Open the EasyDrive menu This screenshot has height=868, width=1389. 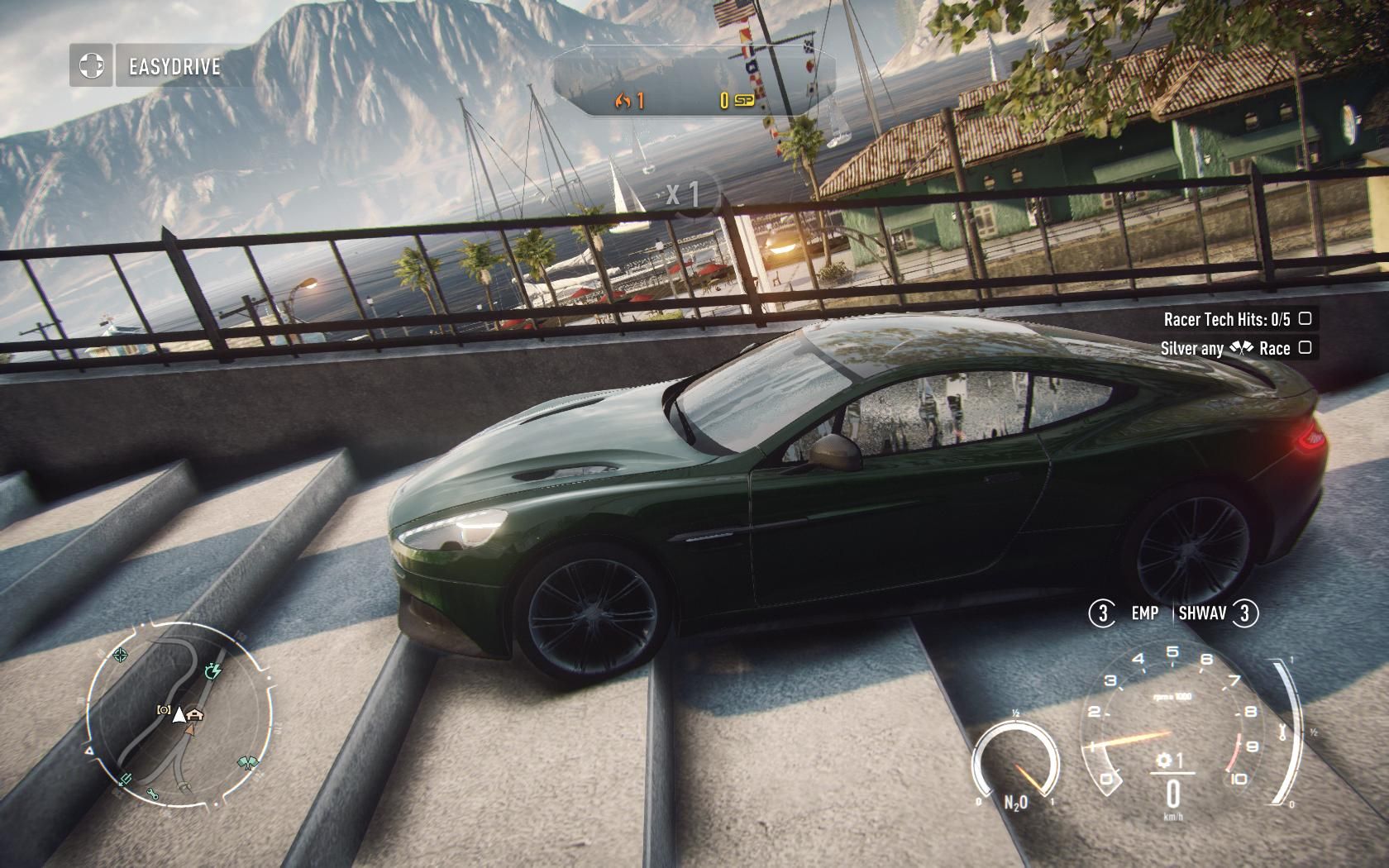[174, 66]
